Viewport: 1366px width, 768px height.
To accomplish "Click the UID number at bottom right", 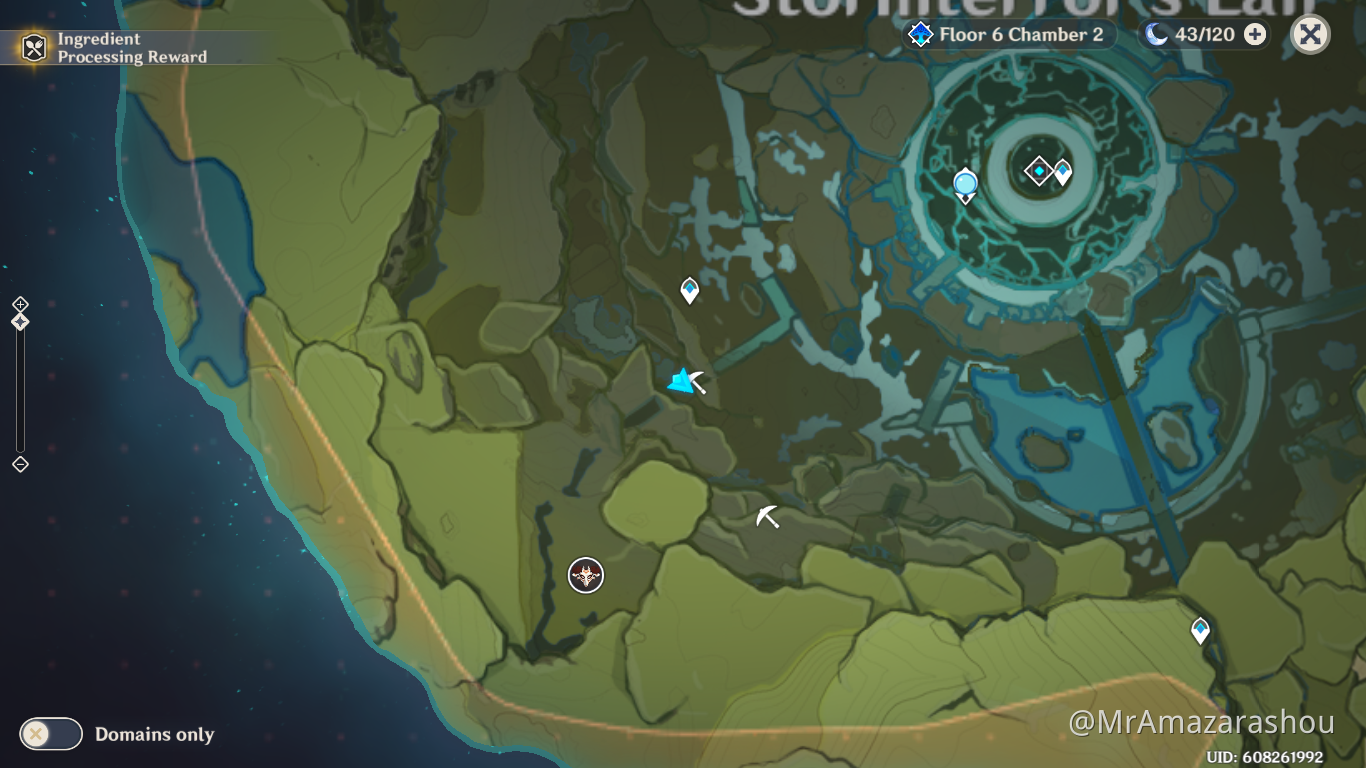I will [x=1264, y=757].
